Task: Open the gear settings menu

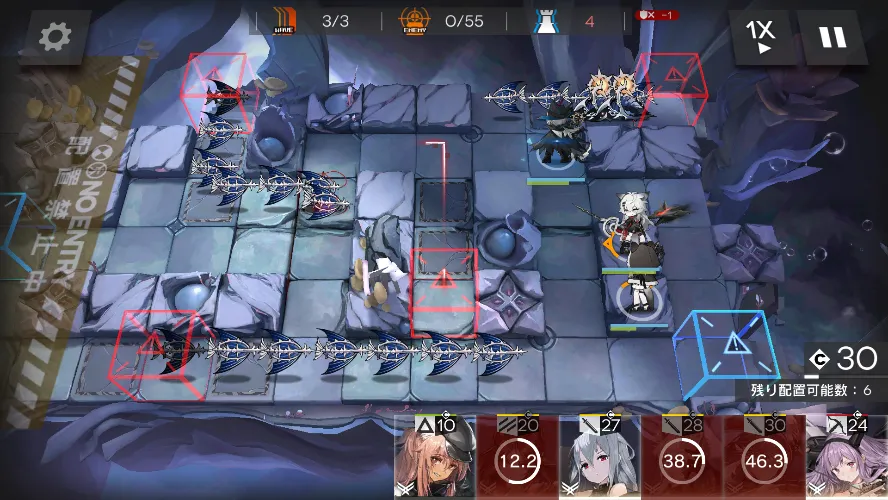Action: tap(54, 38)
